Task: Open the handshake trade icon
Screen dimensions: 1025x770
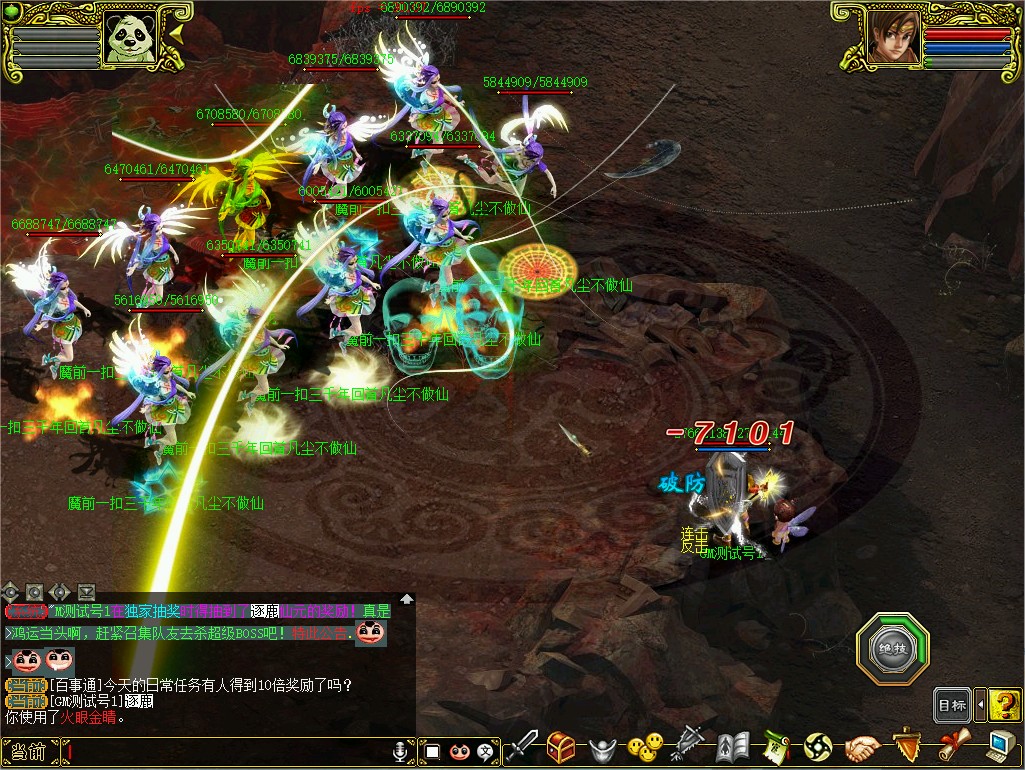Action: [x=862, y=747]
